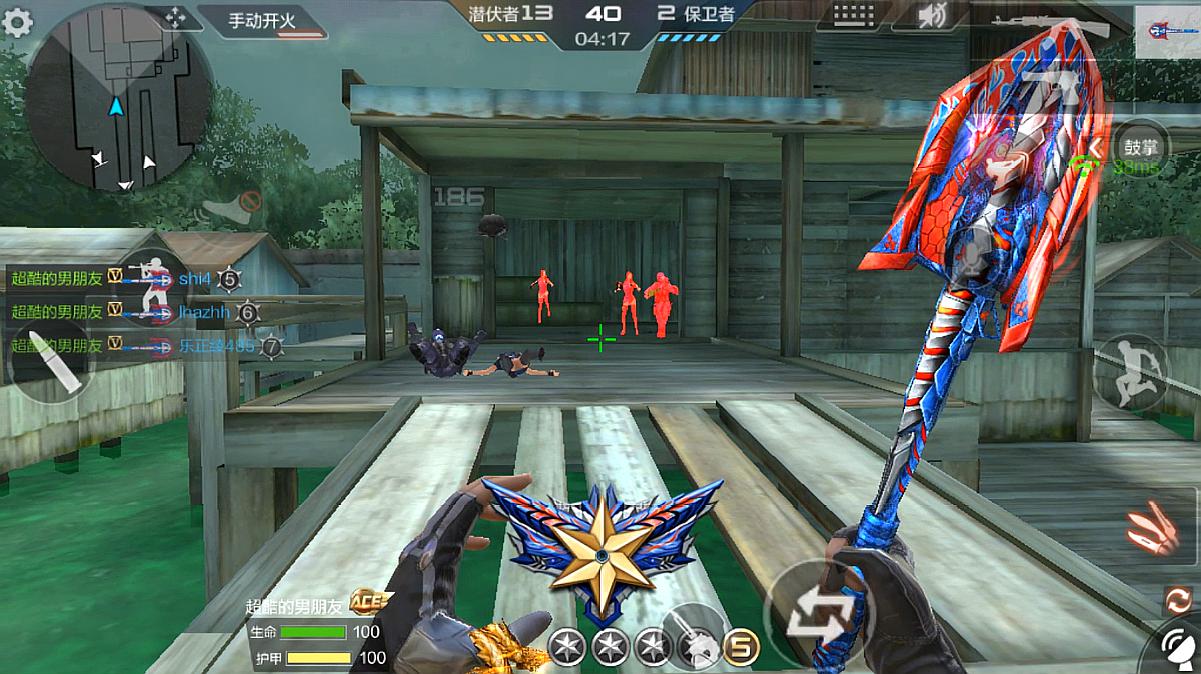The width and height of the screenshot is (1201, 674).
Task: Open the settings gear menu
Action: [17, 22]
